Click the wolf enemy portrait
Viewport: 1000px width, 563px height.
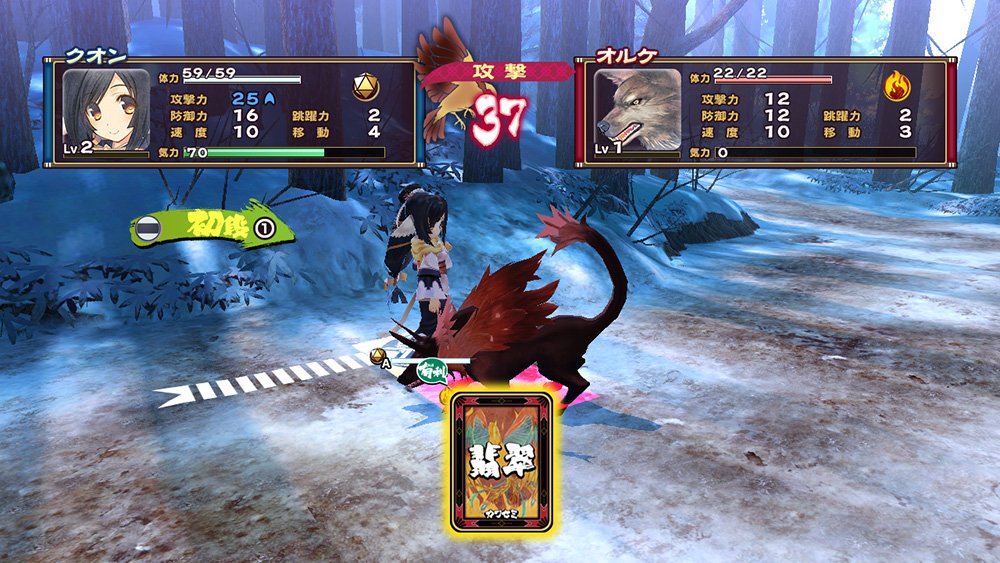[x=637, y=109]
